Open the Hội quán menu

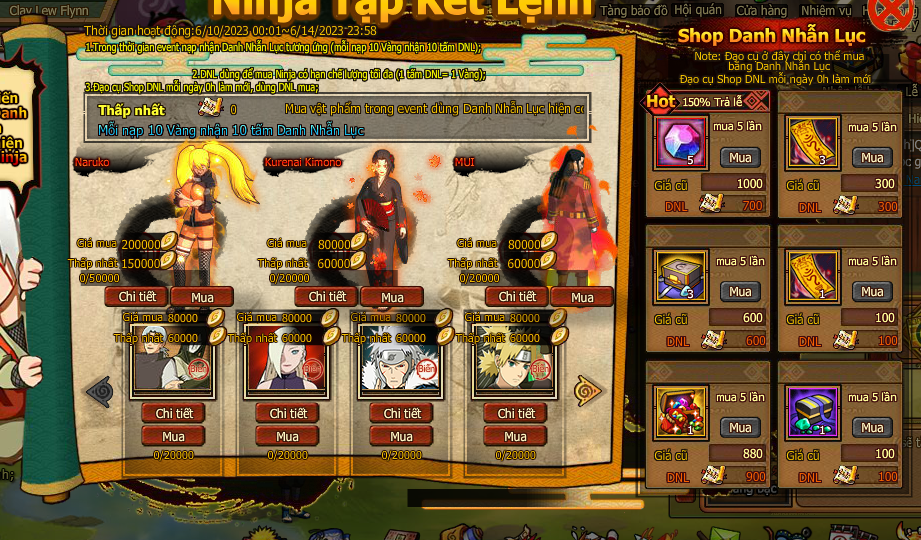pyautogui.click(x=698, y=10)
